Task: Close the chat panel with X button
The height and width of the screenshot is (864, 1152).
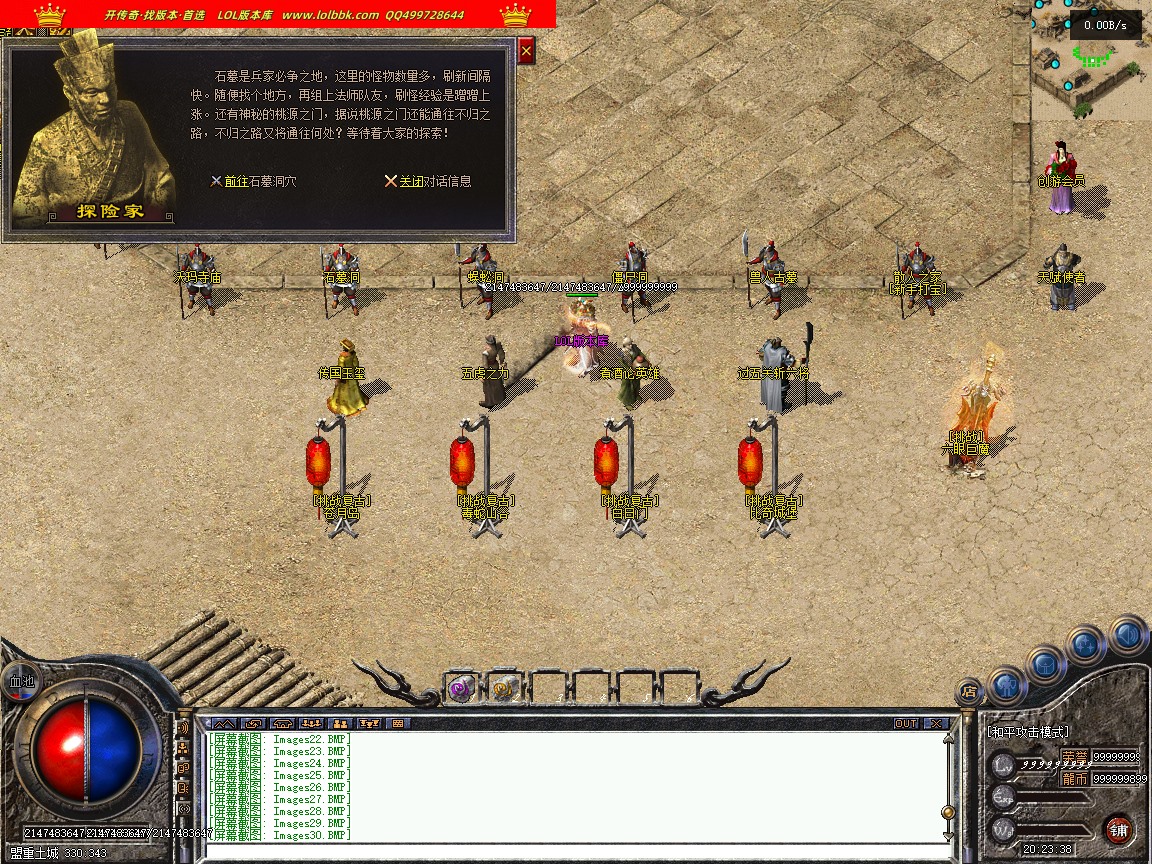Action: (936, 723)
